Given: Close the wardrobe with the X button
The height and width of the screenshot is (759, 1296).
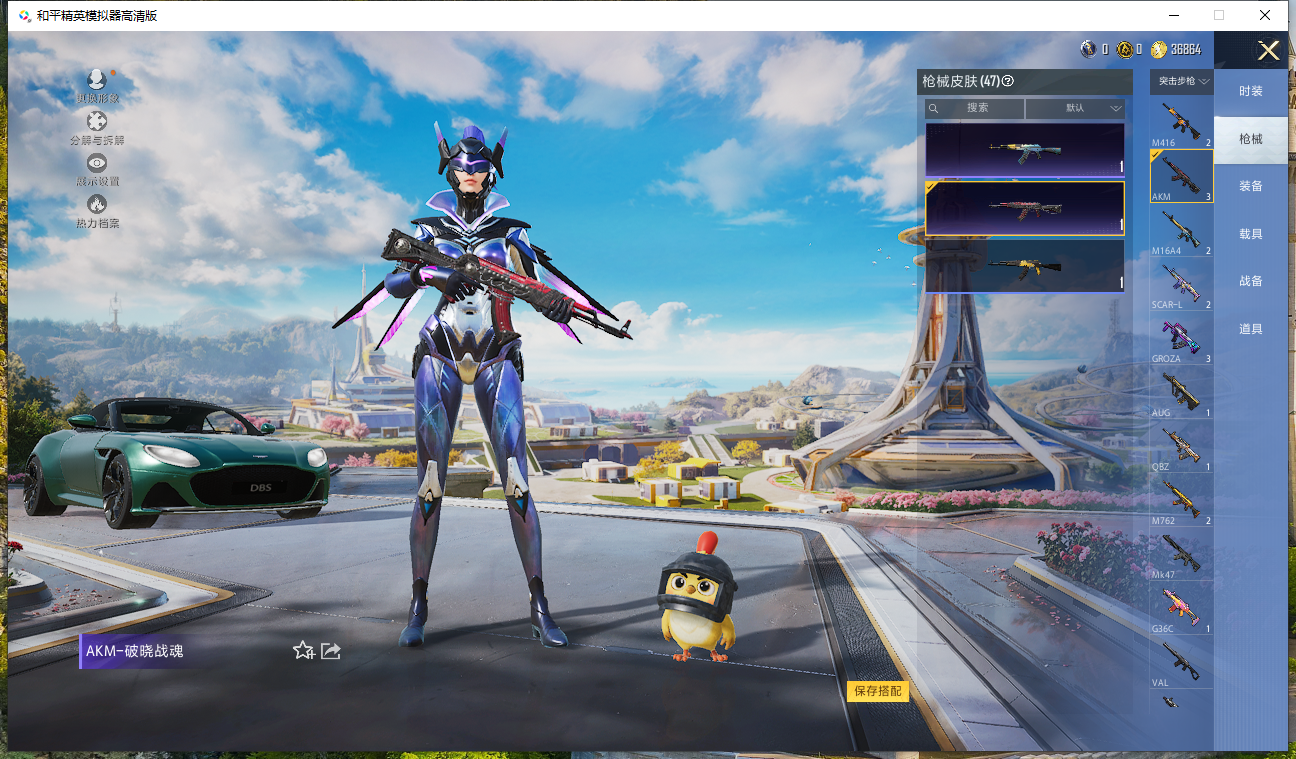Looking at the screenshot, I should click(x=1268, y=51).
